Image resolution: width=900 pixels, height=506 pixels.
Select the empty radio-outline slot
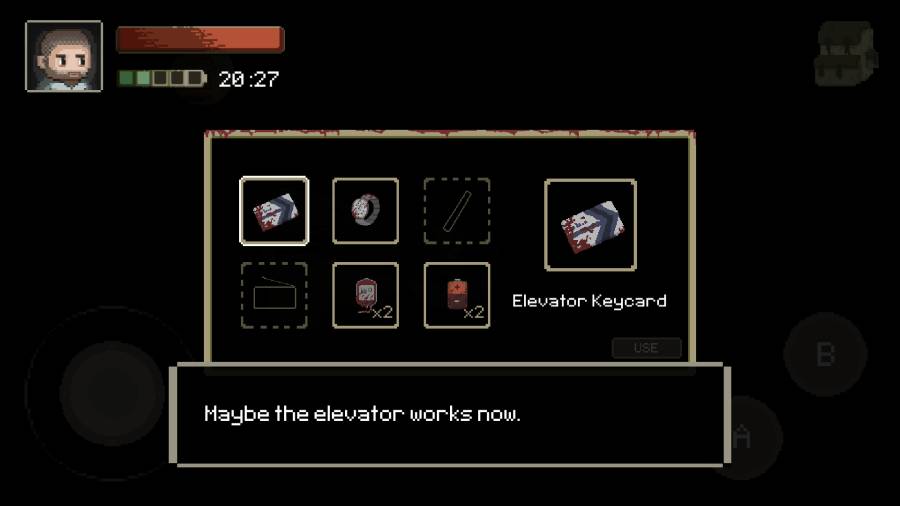click(274, 295)
